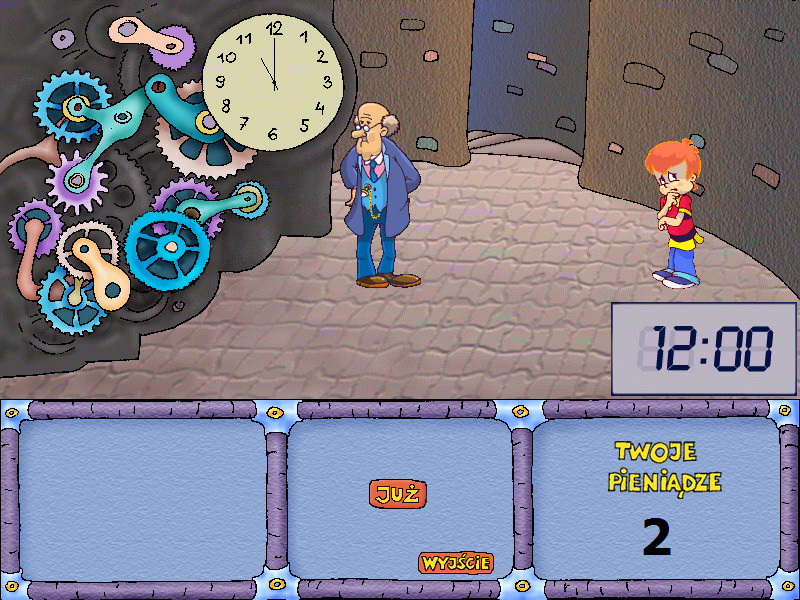Confirm the answer with the JUŻ button
The width and height of the screenshot is (800, 600).
(398, 493)
